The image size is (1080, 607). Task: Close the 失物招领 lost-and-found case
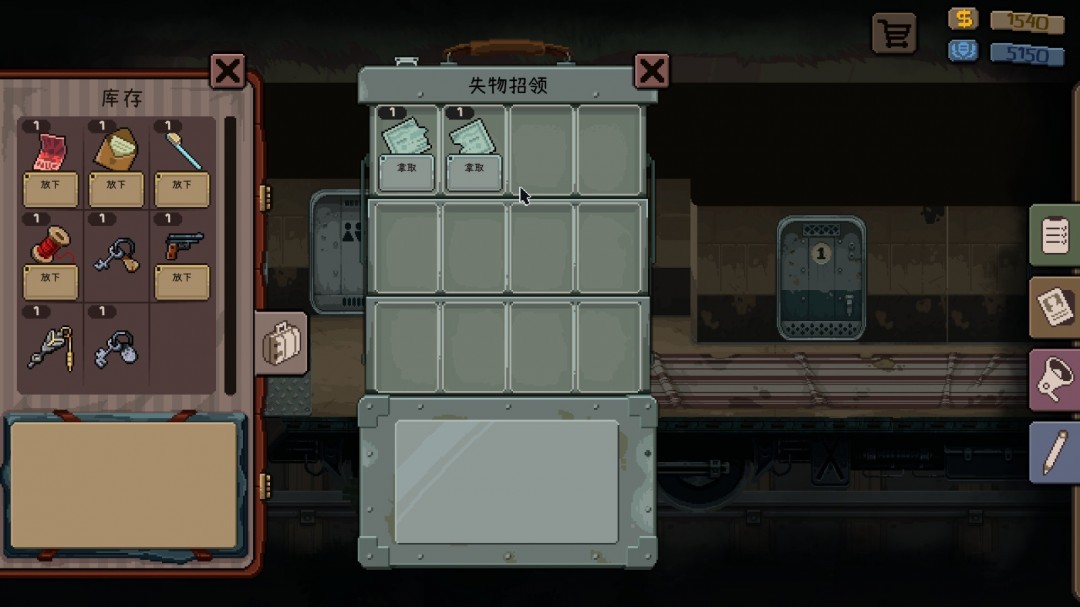coord(652,71)
